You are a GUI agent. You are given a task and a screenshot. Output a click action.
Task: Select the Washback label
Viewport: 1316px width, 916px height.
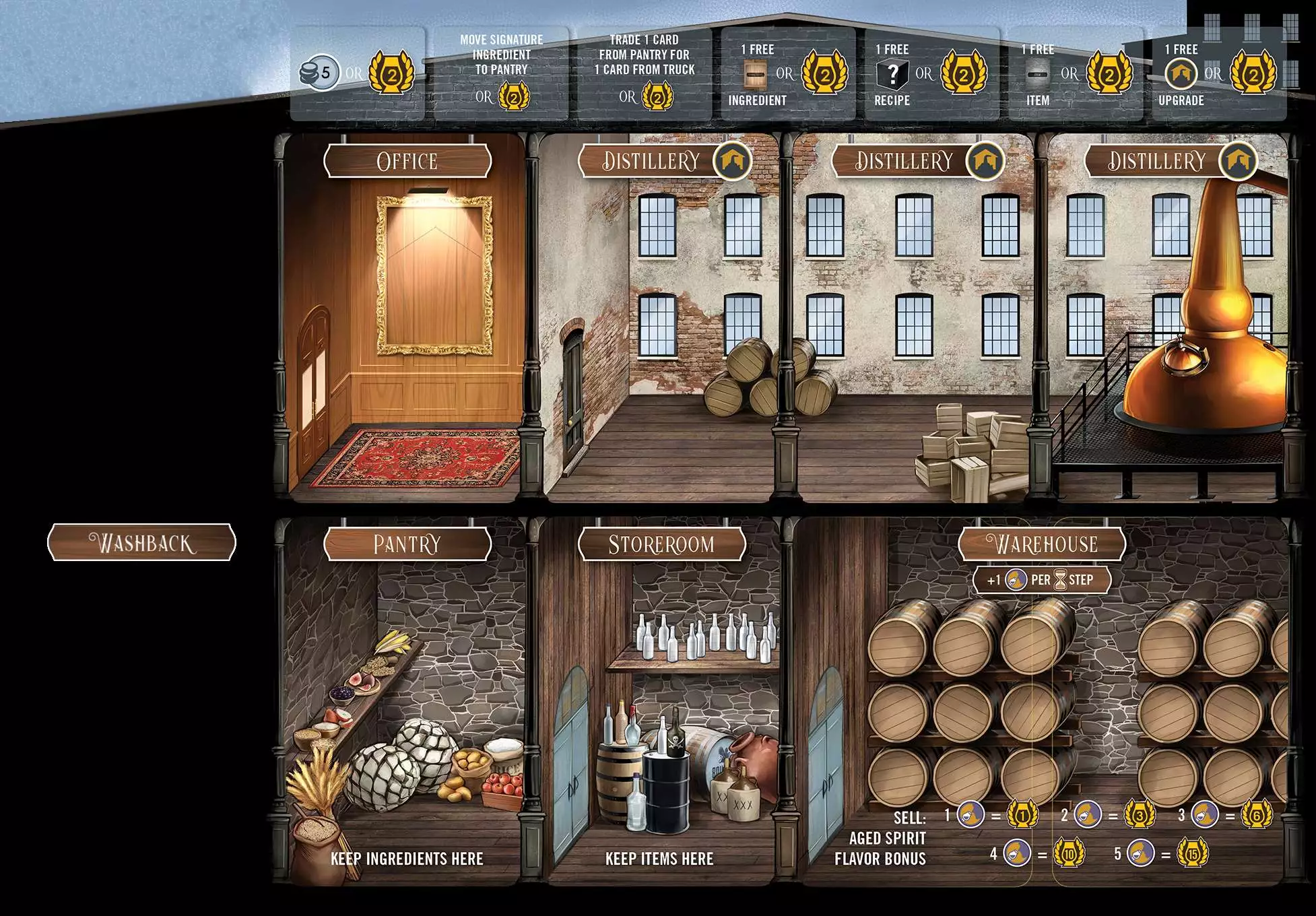pos(142,543)
